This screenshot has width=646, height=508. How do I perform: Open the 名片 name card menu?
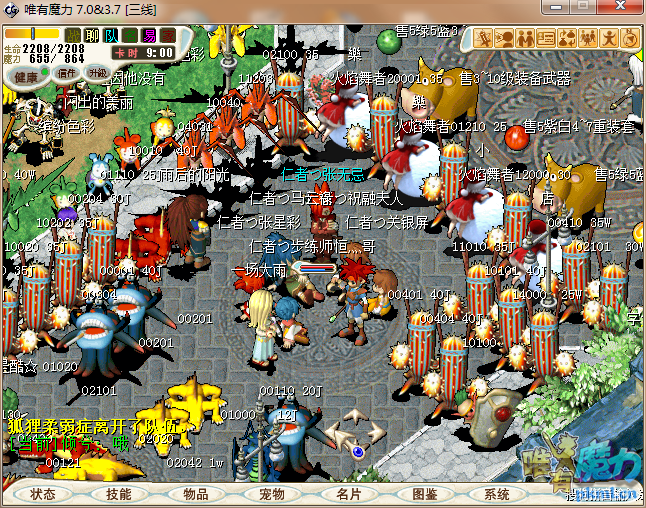click(349, 494)
